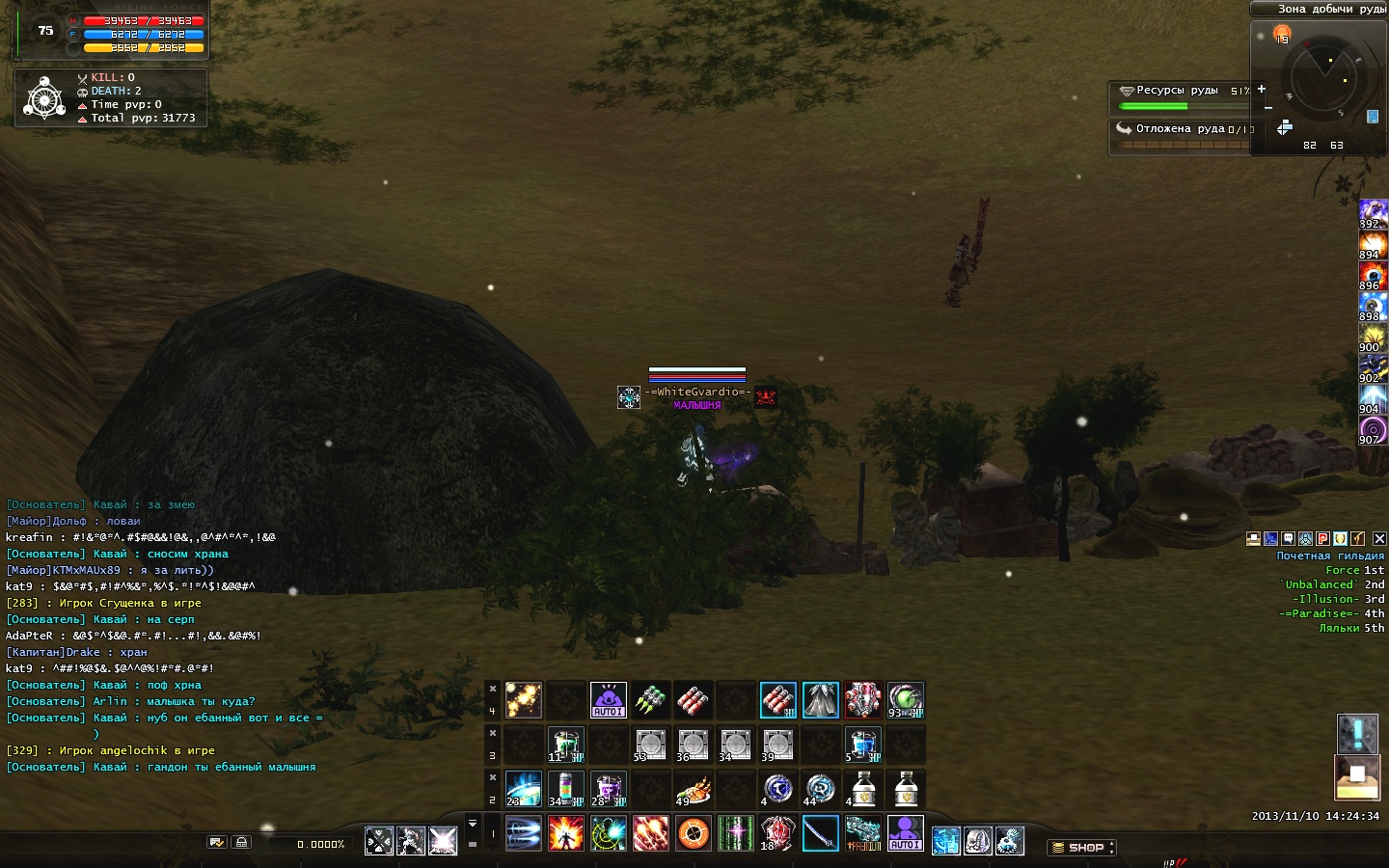This screenshot has height=868, width=1389.
Task: Click the circular radar minimap
Action: pyautogui.click(x=1329, y=79)
